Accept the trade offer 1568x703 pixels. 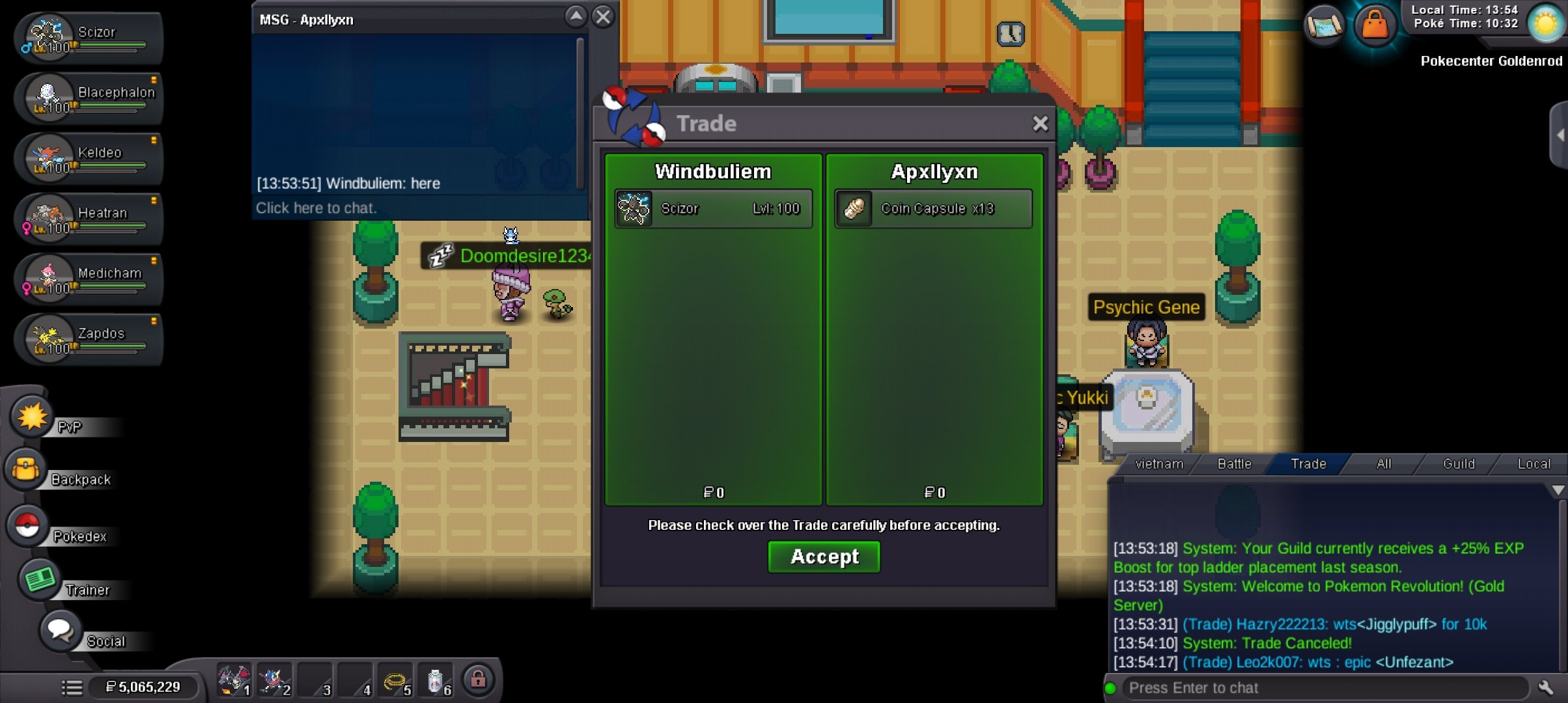point(824,557)
